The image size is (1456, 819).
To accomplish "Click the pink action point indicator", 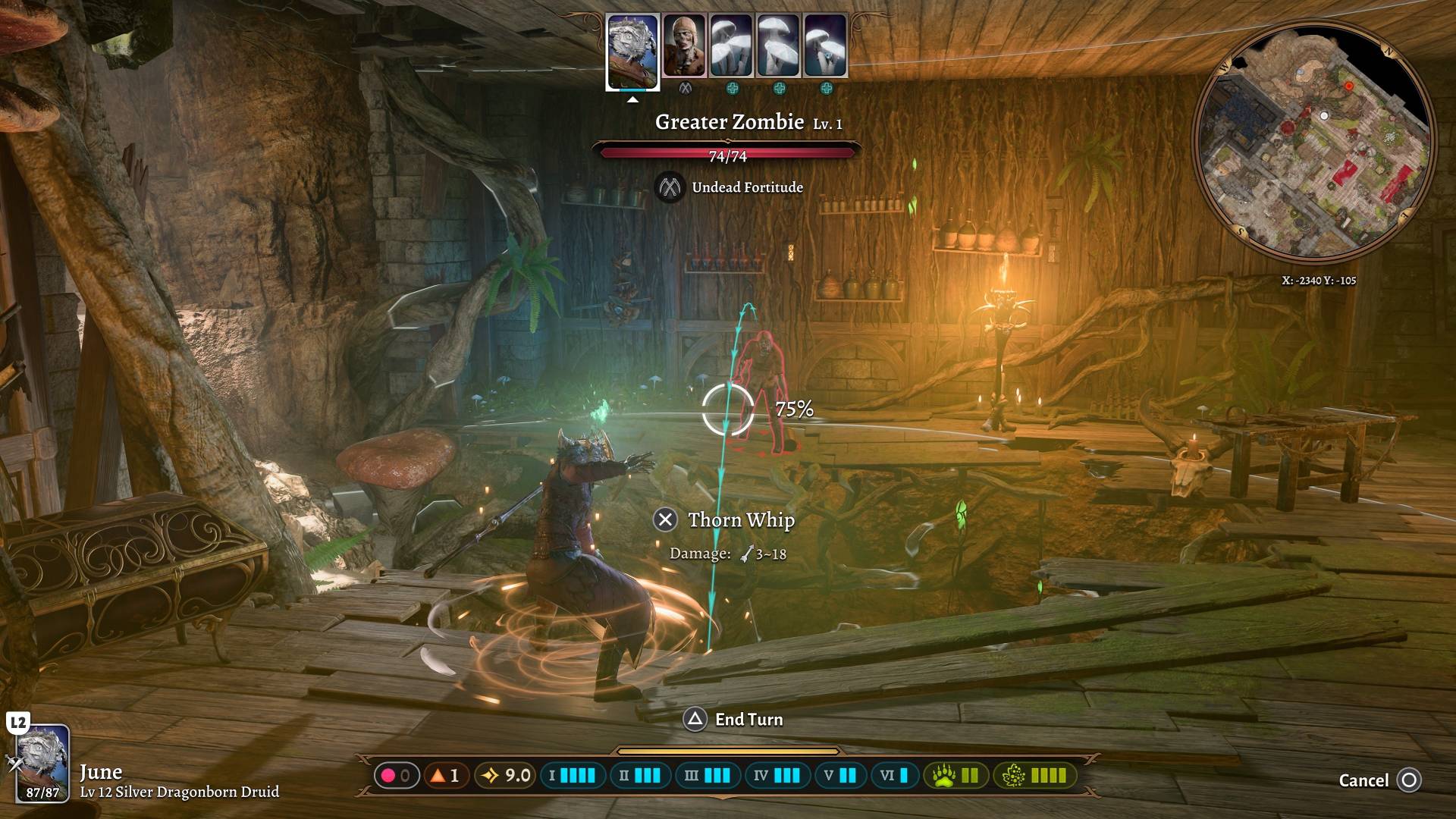I will (x=388, y=776).
